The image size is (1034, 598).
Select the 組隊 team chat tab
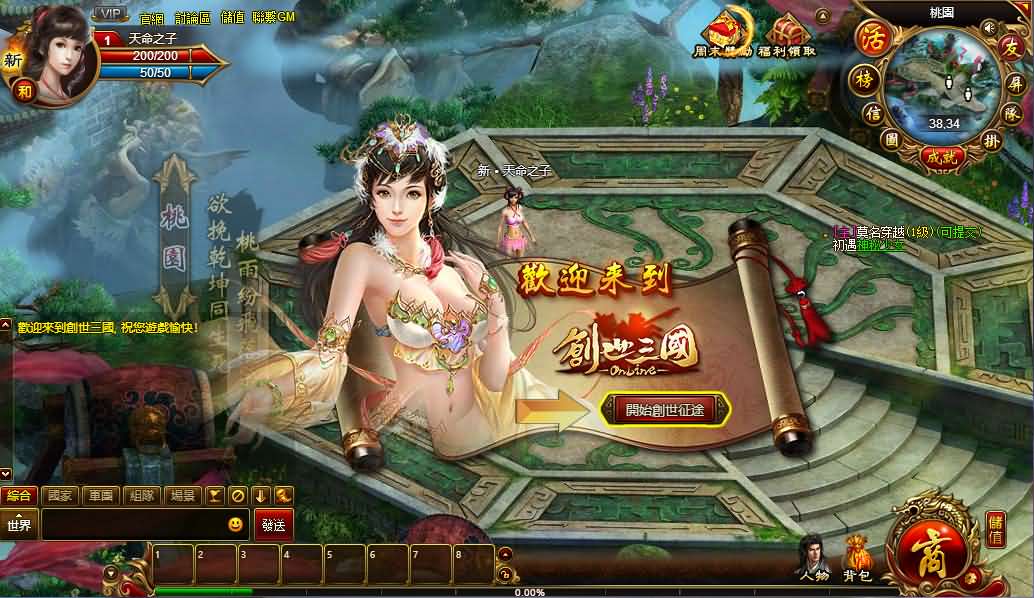click(x=141, y=496)
